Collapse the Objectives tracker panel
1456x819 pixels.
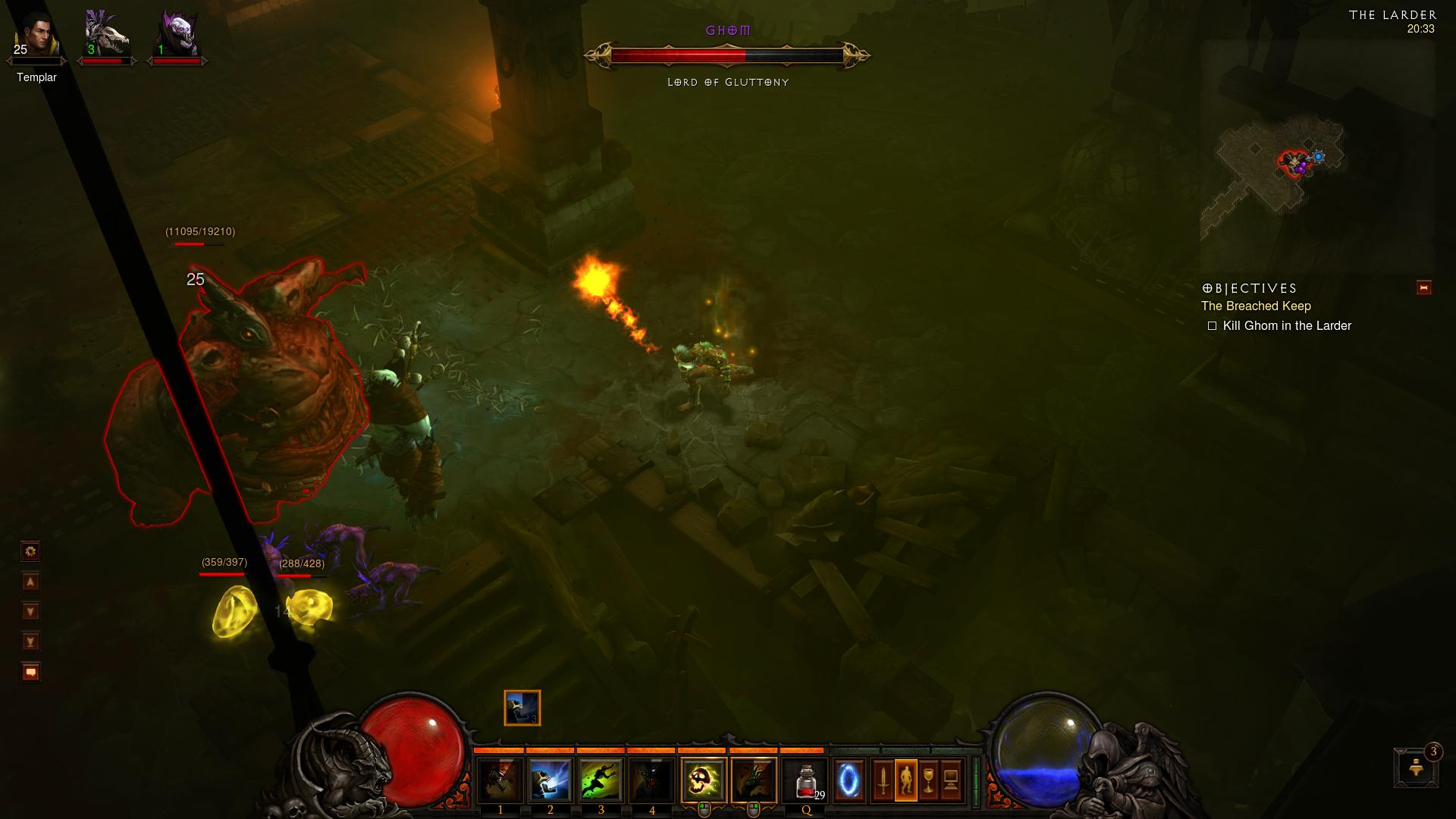coord(1423,287)
